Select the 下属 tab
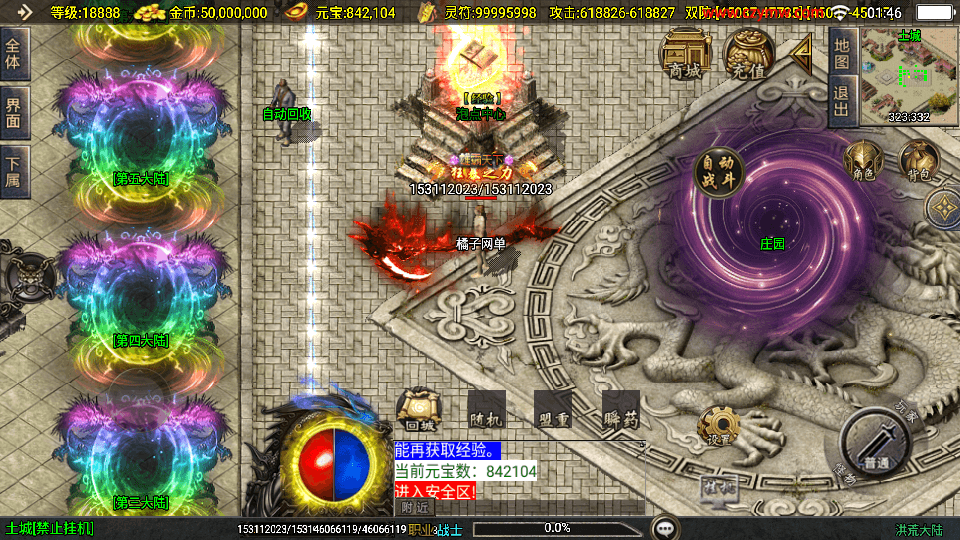 pos(13,172)
